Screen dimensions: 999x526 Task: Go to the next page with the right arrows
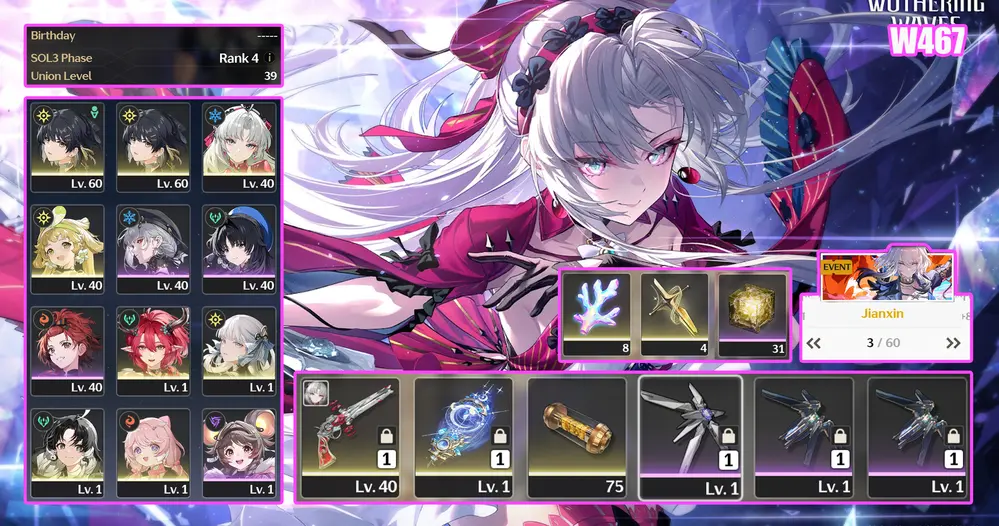(952, 343)
